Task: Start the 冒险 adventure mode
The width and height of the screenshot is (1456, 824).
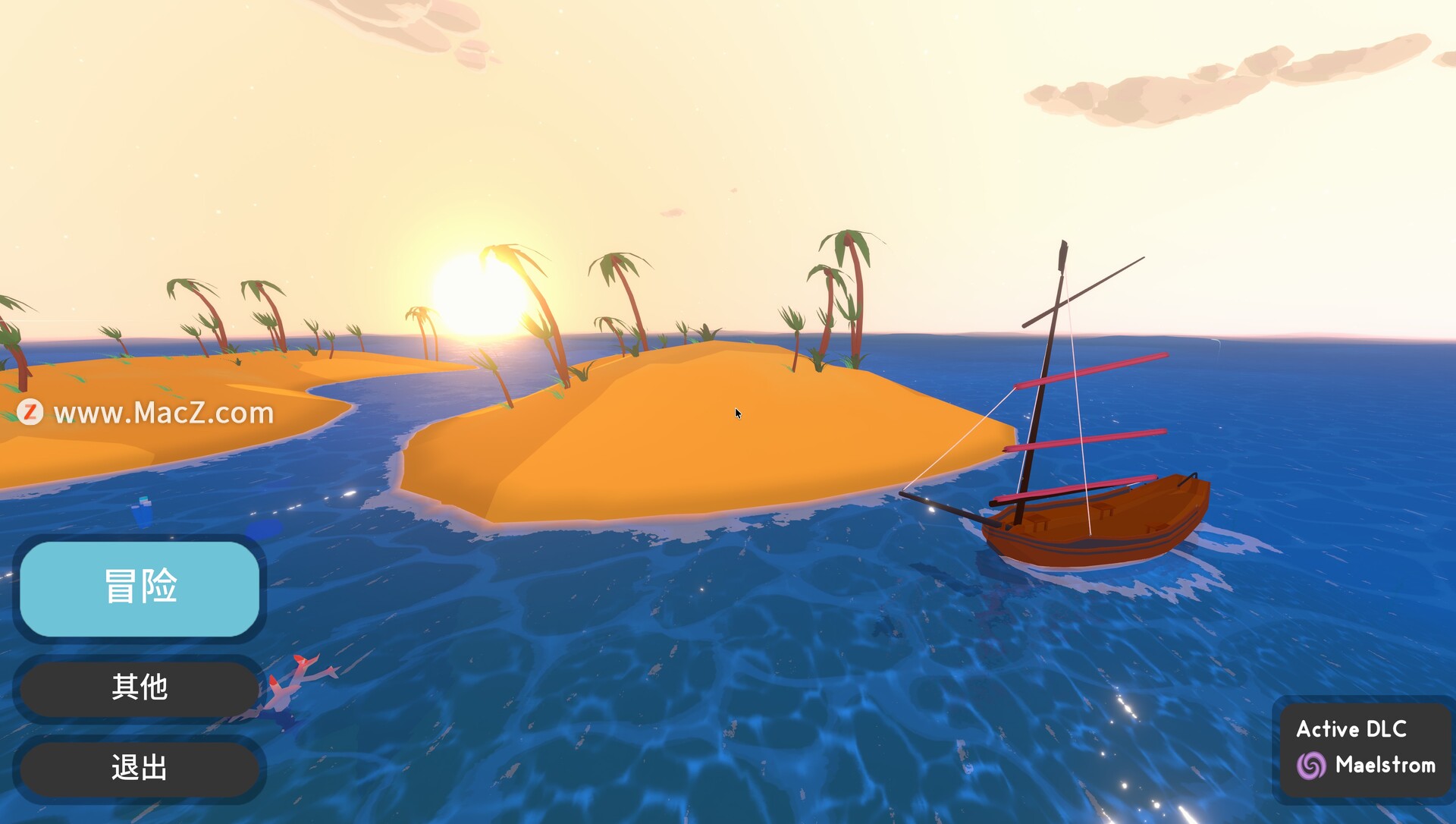Action: click(140, 588)
